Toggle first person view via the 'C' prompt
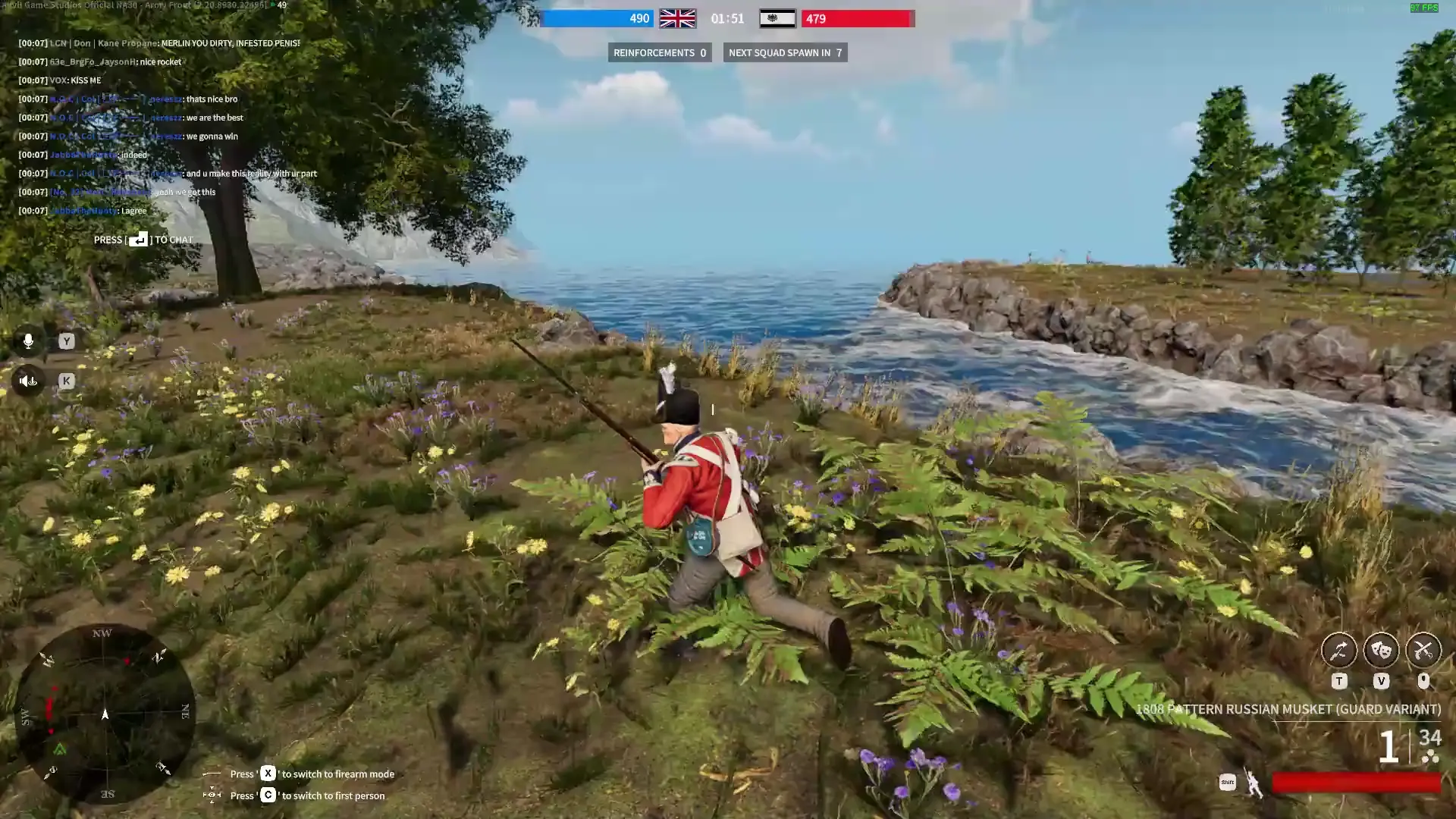Image resolution: width=1456 pixels, height=819 pixels. 268,795
